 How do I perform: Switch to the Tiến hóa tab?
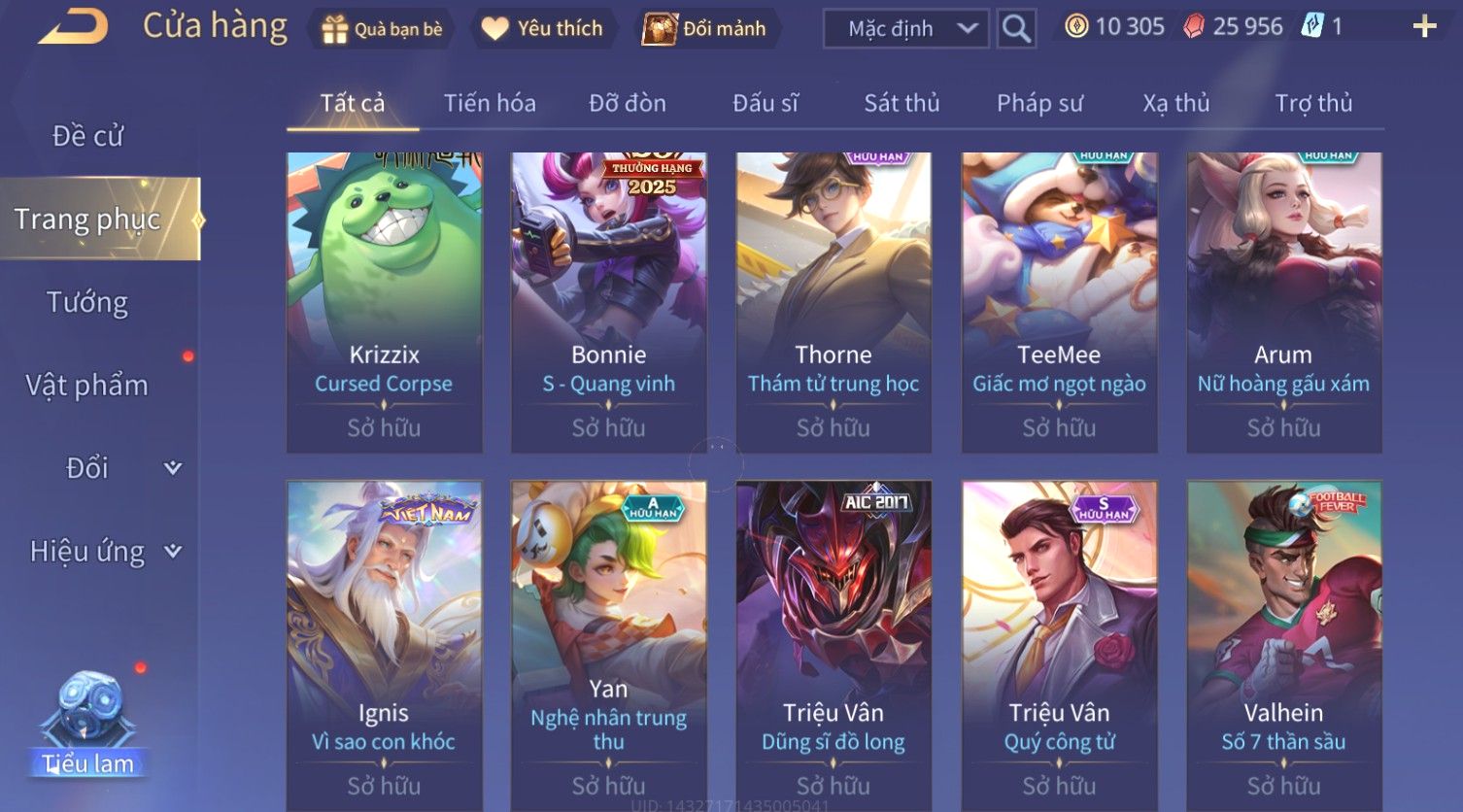tap(490, 103)
